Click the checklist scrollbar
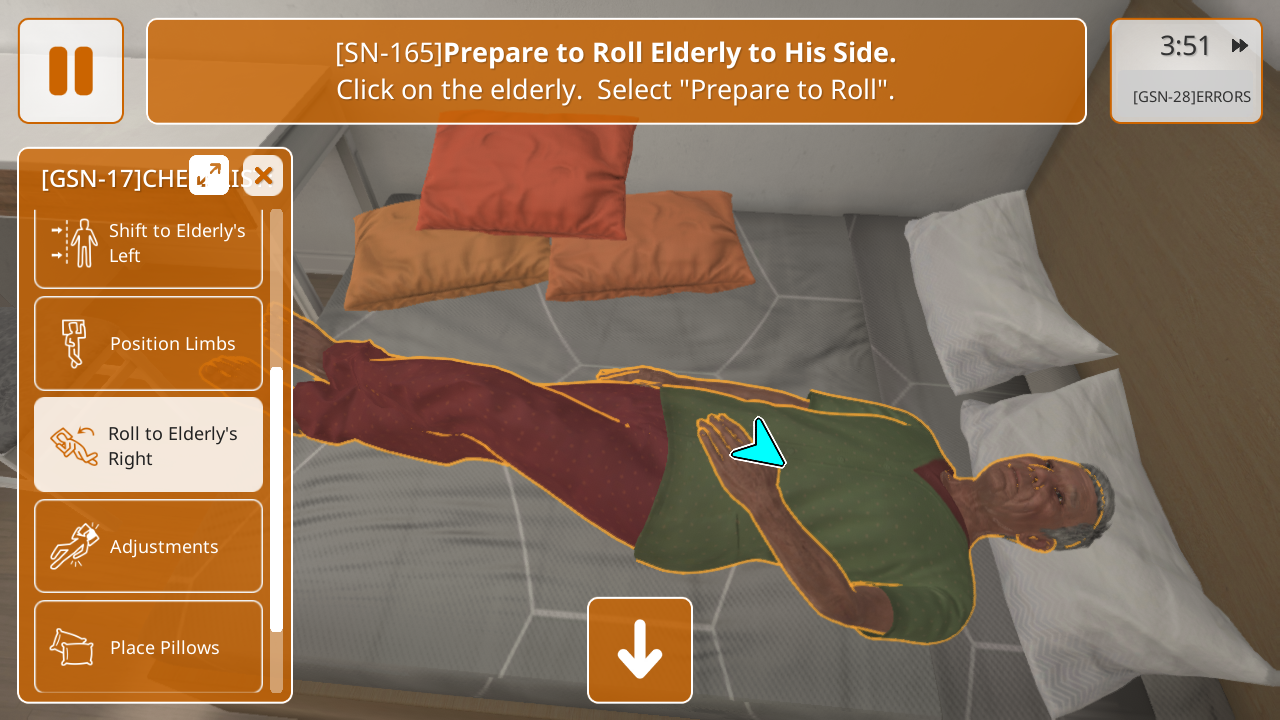Screen dimensions: 1280x720 click(x=276, y=498)
